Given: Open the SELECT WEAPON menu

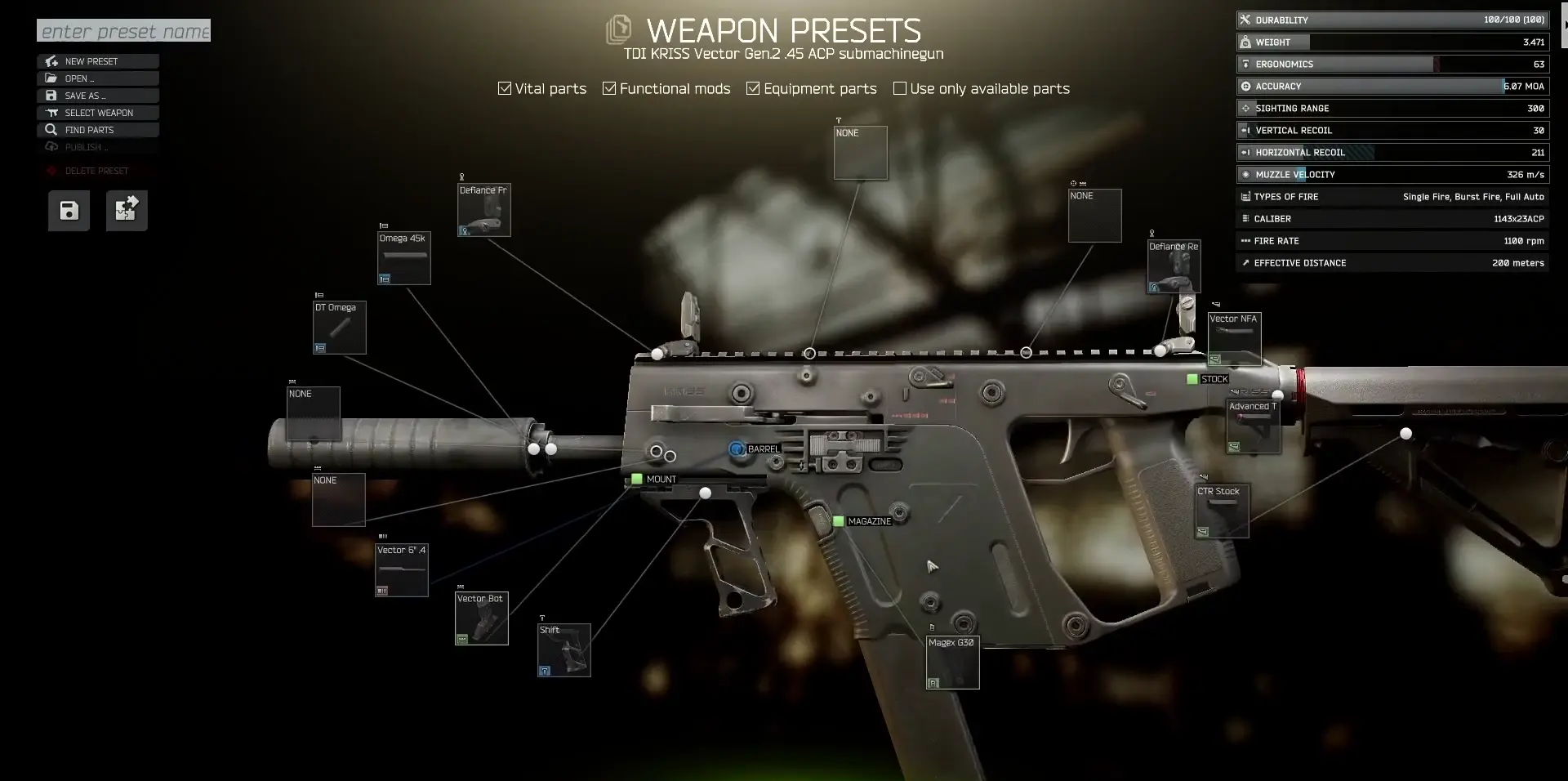Looking at the screenshot, I should pos(98,113).
